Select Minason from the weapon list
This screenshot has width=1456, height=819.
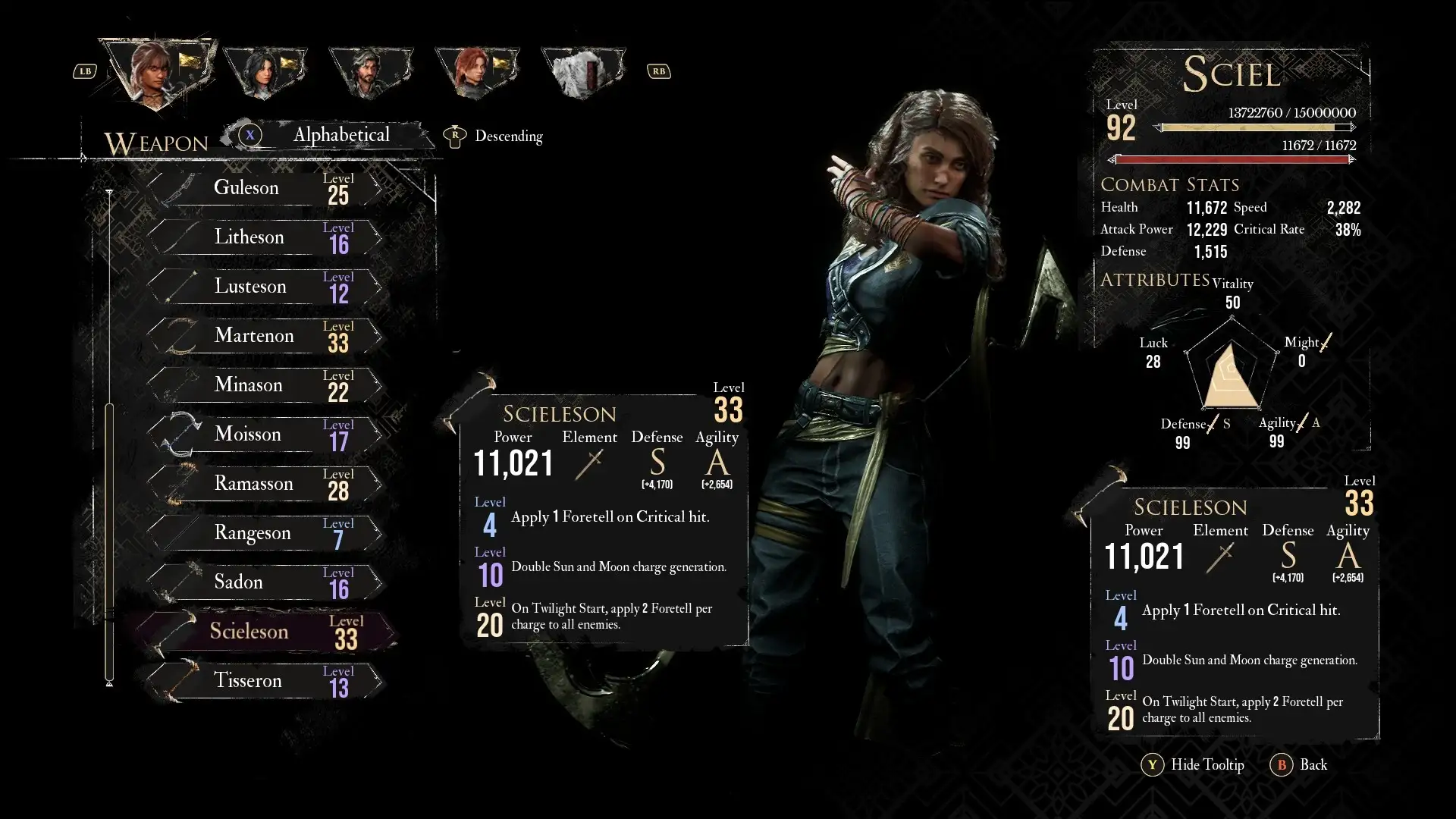(x=265, y=385)
